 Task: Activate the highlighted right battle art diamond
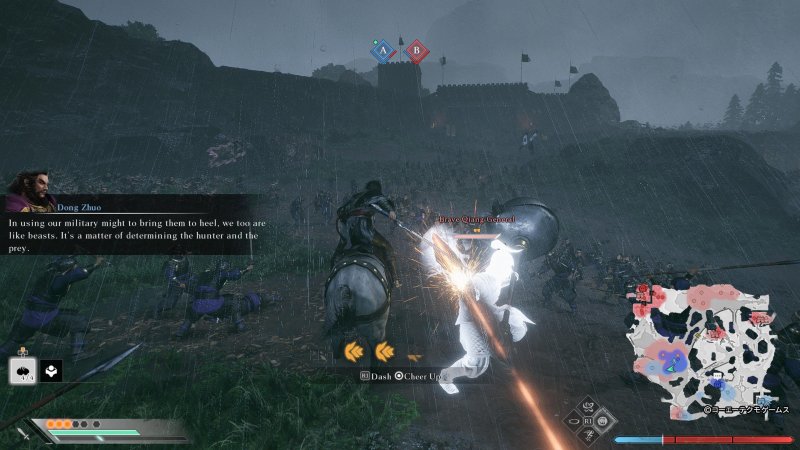(x=603, y=423)
